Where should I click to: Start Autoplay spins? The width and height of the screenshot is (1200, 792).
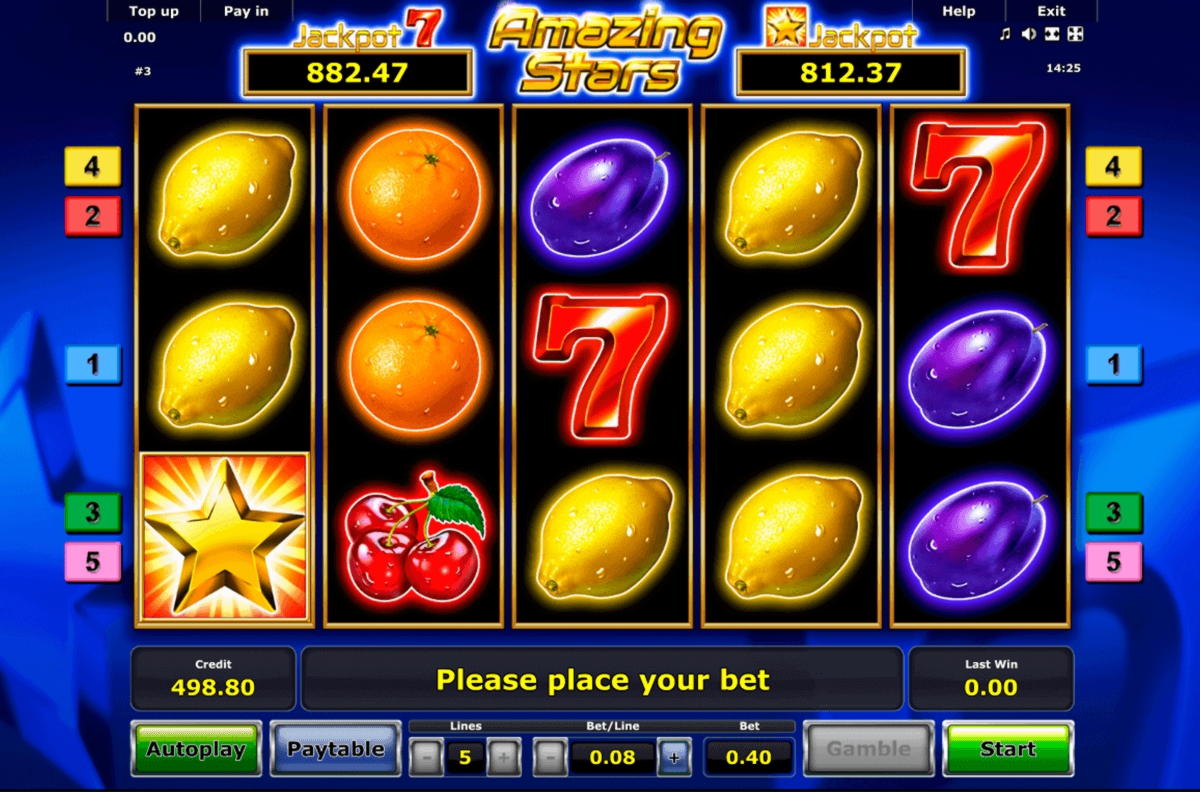coord(196,749)
